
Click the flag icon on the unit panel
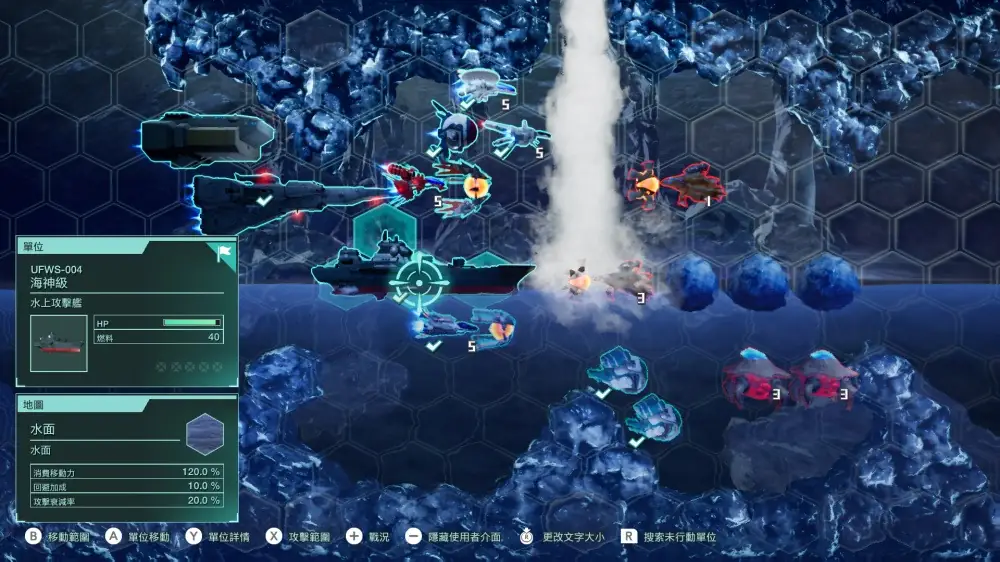point(224,251)
